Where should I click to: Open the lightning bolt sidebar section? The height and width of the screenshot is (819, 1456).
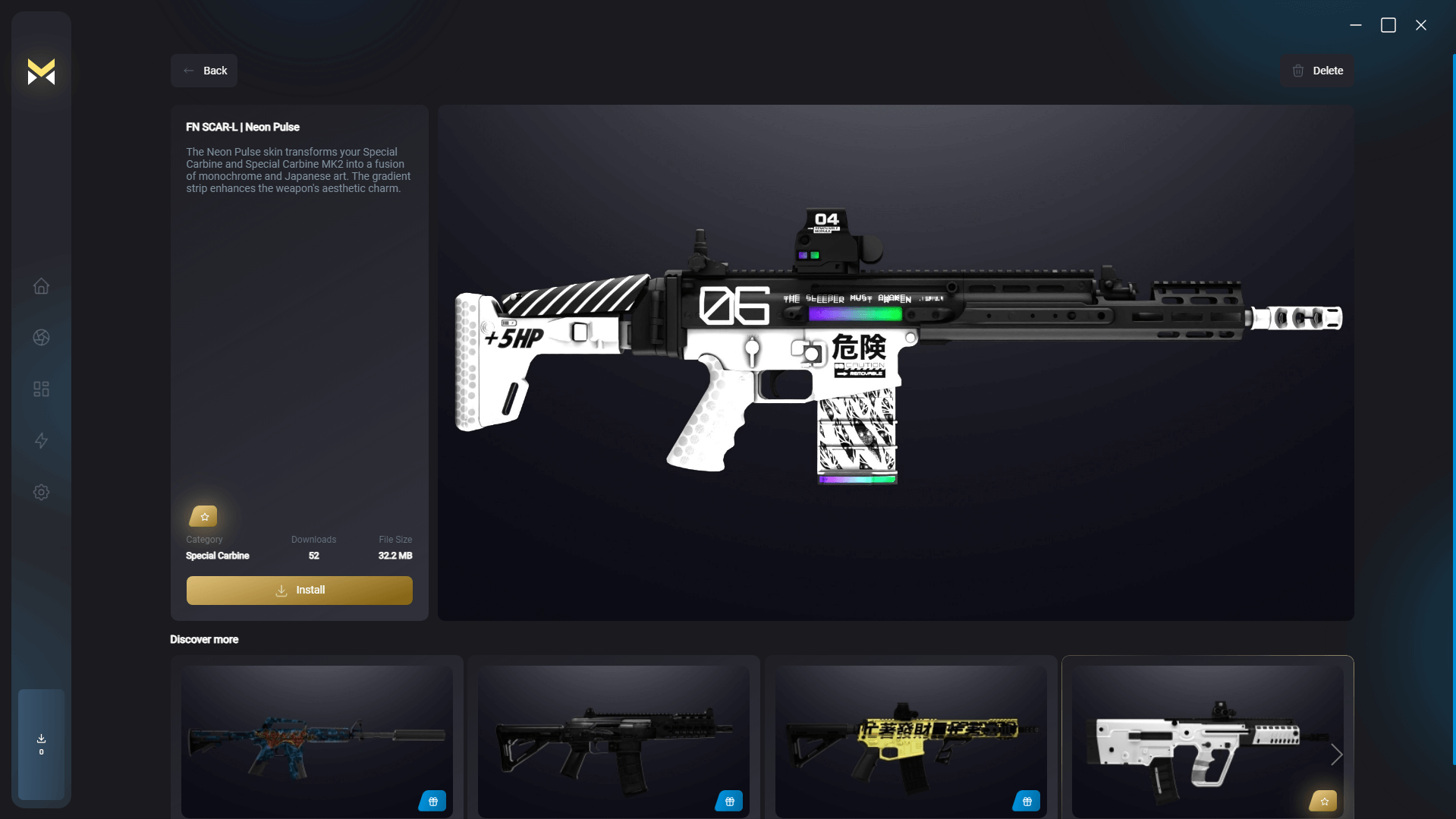point(42,441)
